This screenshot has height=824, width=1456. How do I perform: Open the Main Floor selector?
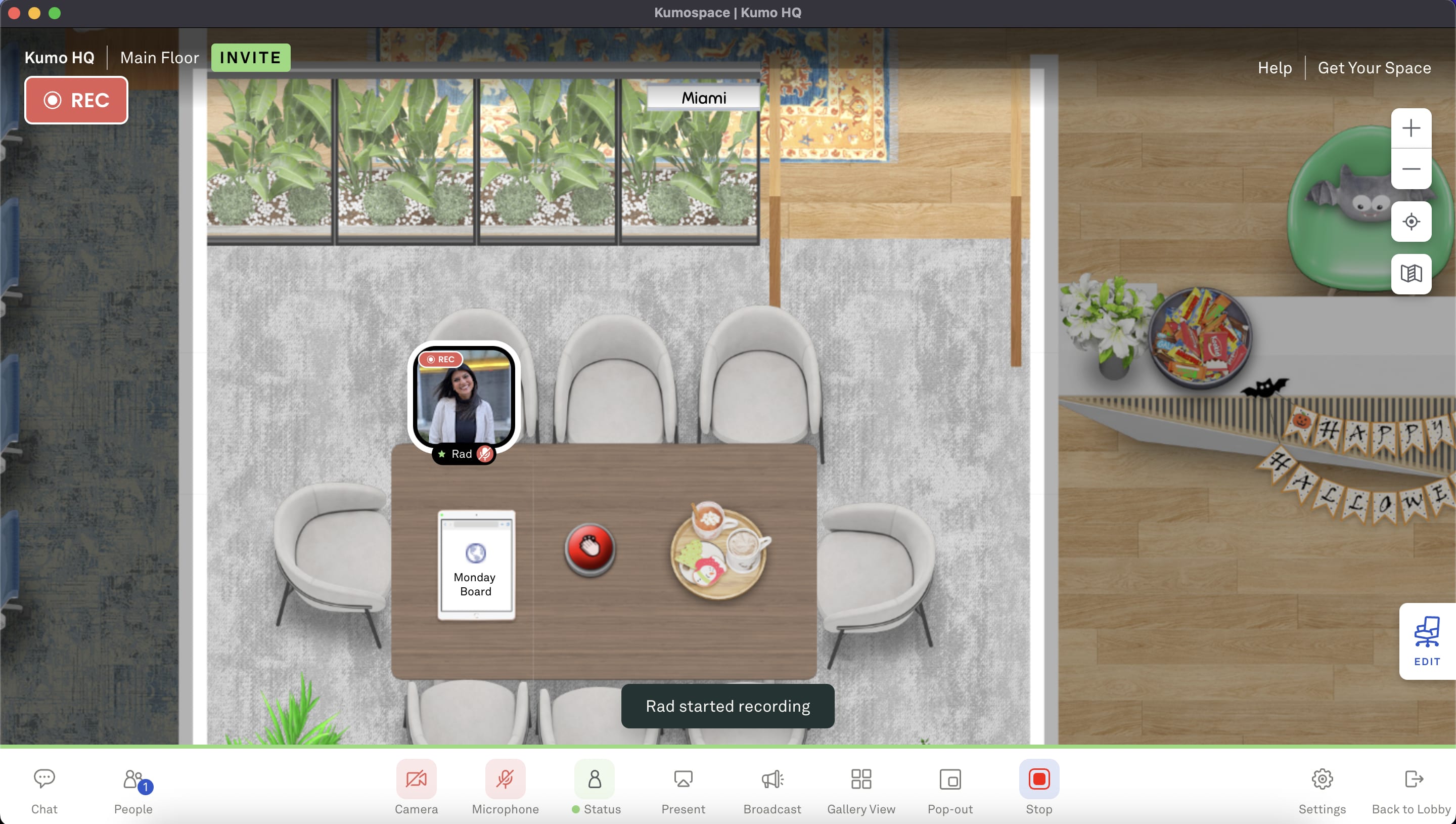159,57
